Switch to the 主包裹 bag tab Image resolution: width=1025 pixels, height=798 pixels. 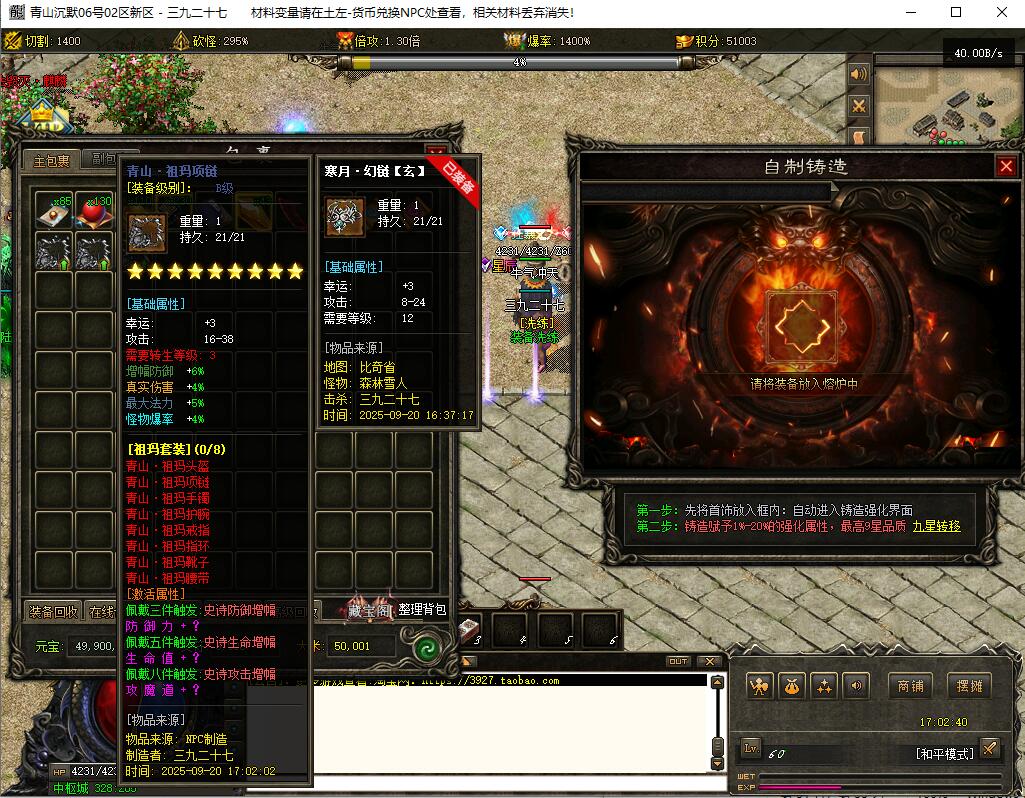coord(51,160)
